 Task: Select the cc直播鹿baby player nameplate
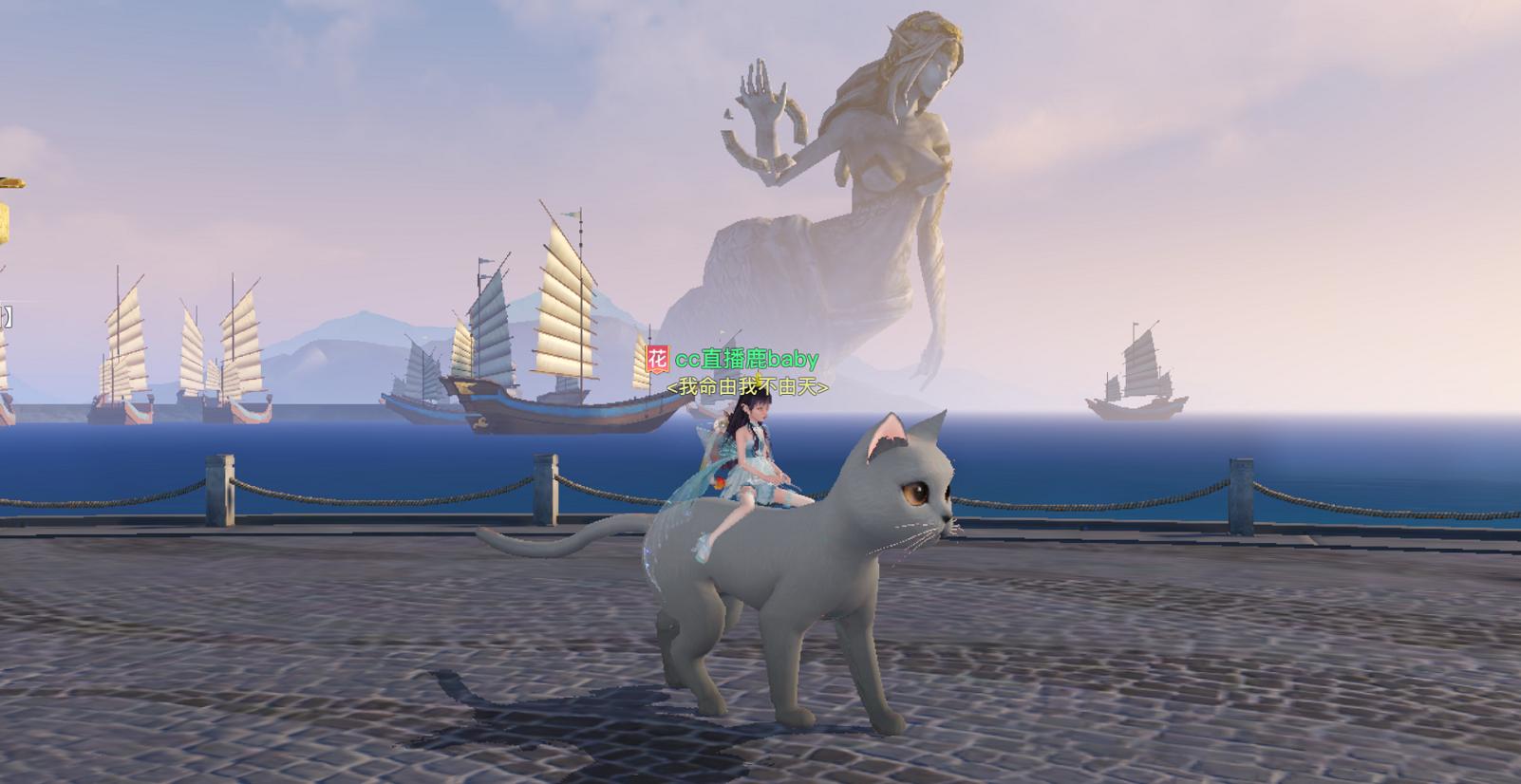pyautogui.click(x=745, y=360)
